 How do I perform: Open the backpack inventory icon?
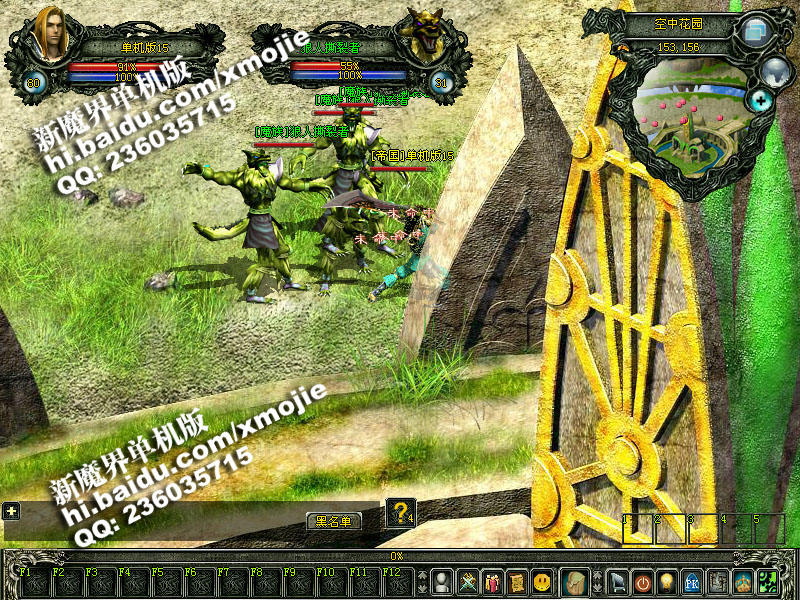tap(573, 581)
